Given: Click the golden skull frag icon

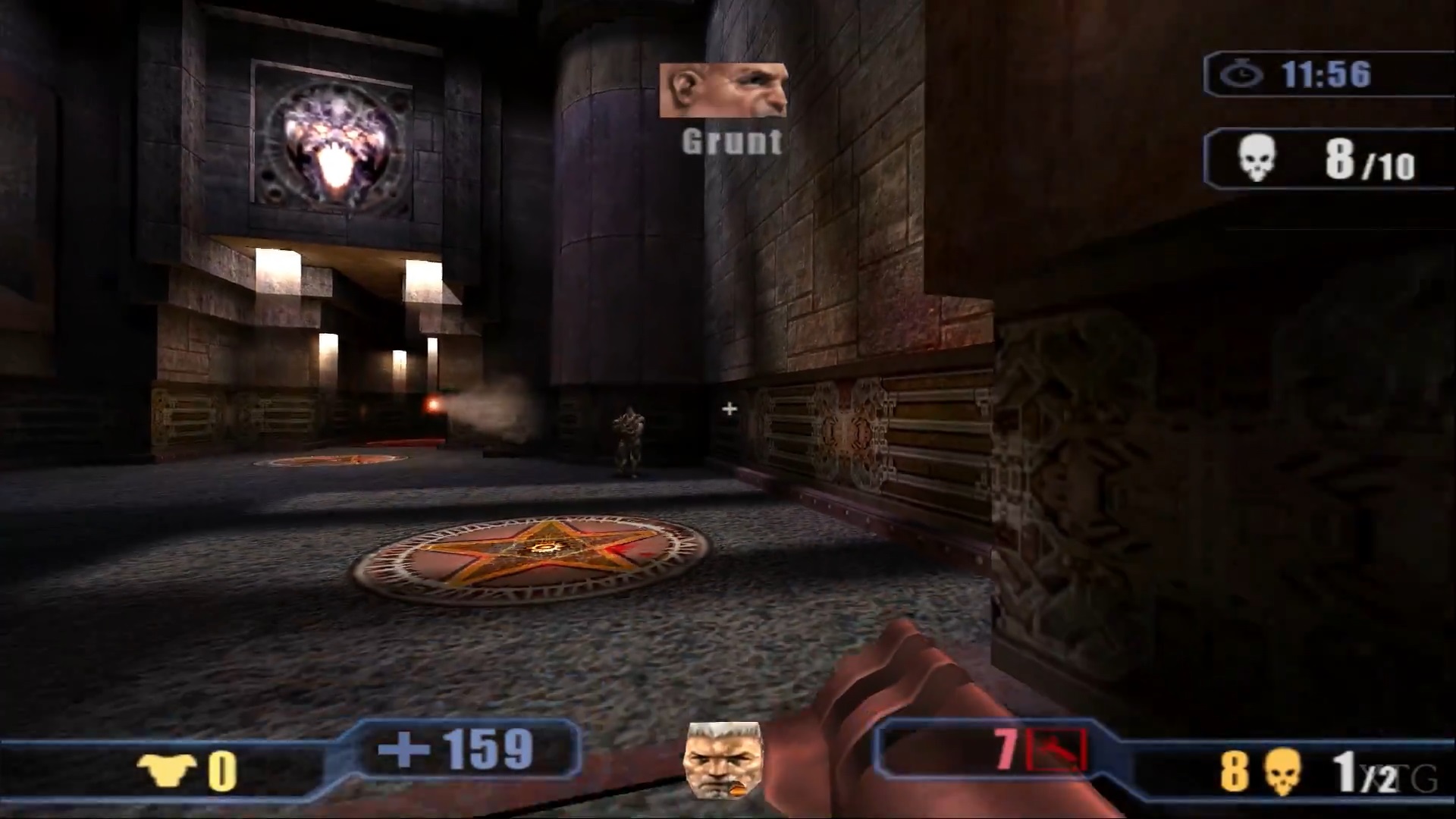Looking at the screenshot, I should pos(1282,771).
